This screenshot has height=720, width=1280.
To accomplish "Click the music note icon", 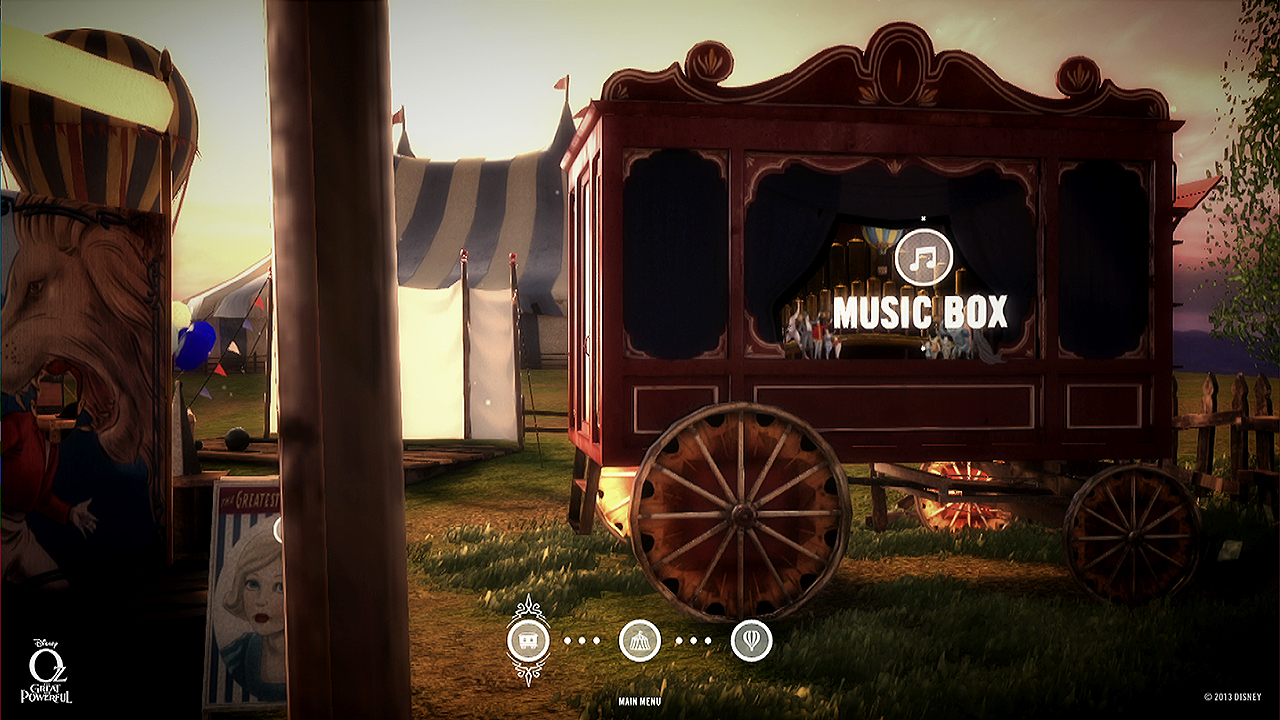I will click(x=923, y=258).
